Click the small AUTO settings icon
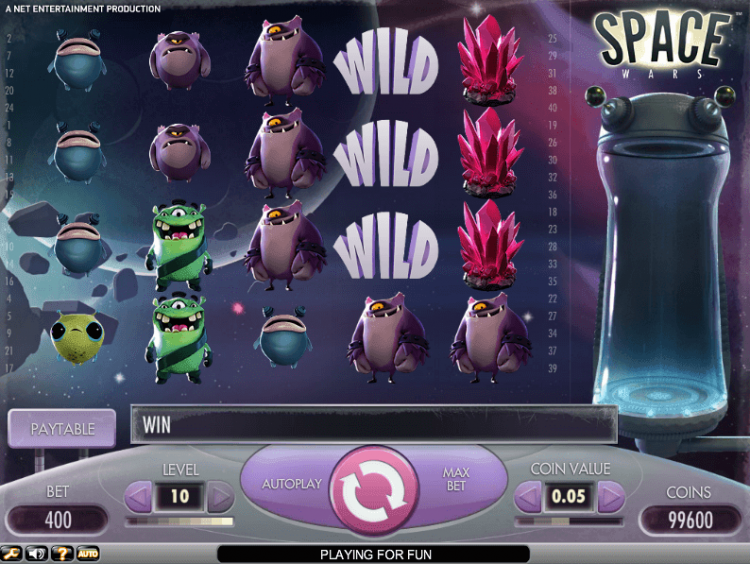Screen dimensions: 750x564 88,553
